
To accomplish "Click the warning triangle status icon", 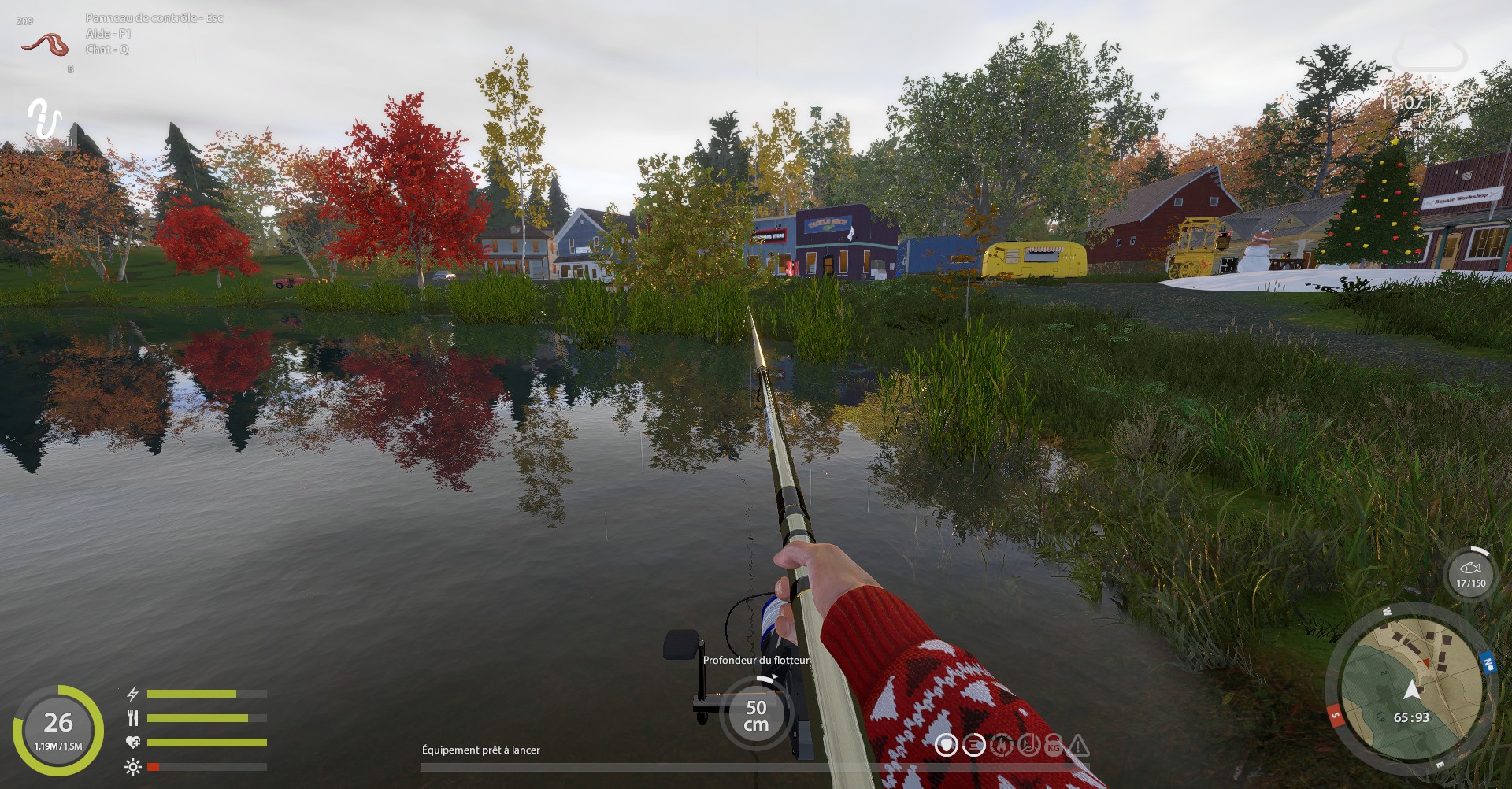I will (1078, 745).
